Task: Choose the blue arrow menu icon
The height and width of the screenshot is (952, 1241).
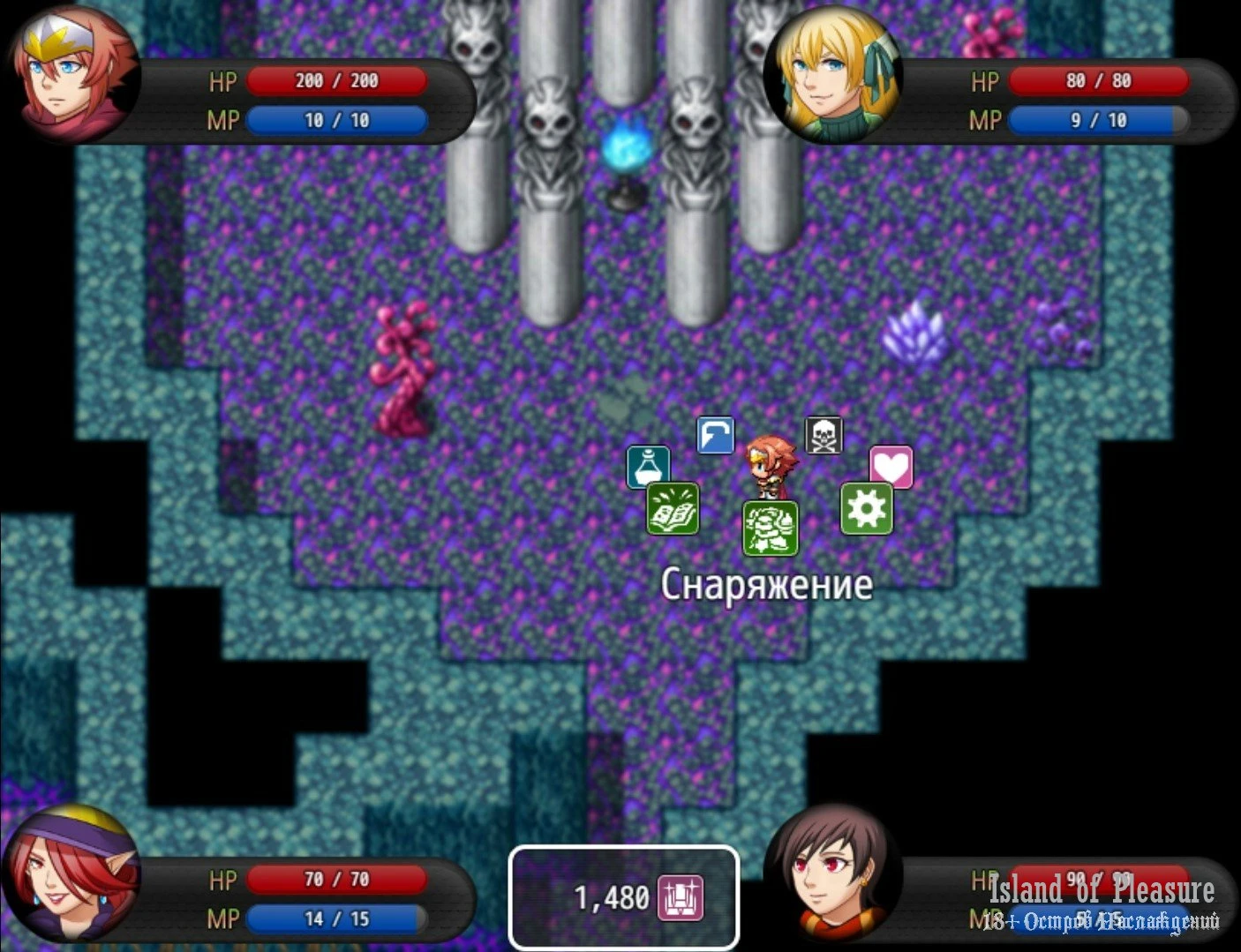Action: [x=715, y=435]
